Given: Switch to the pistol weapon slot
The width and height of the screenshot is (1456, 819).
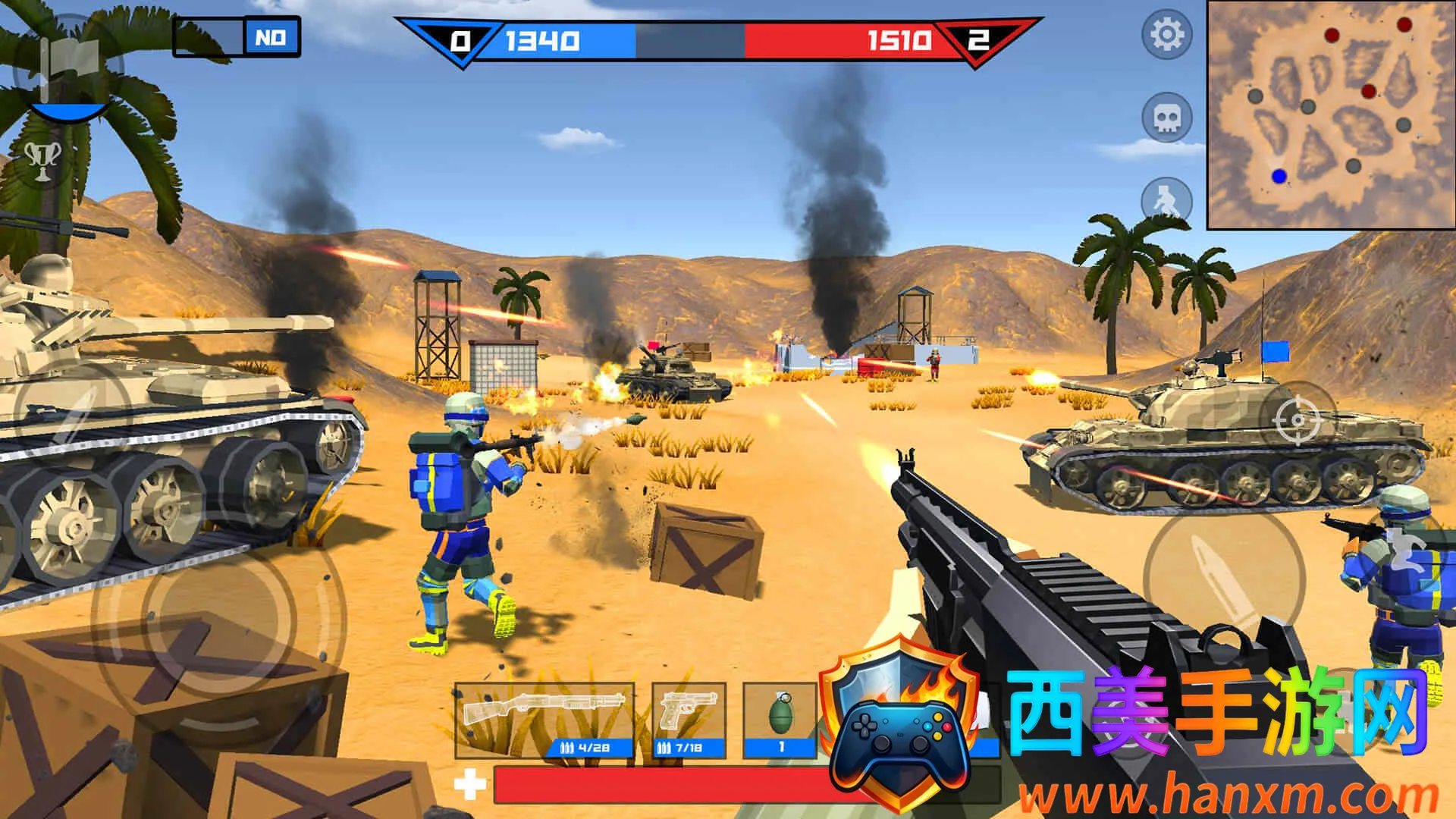Looking at the screenshot, I should [x=689, y=720].
